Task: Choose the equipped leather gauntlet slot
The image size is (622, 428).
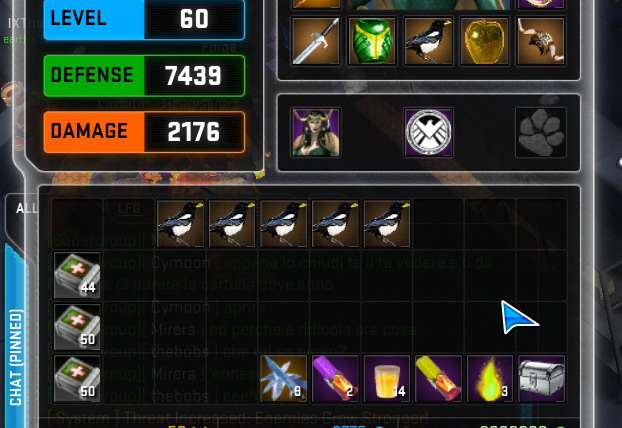Action: [x=541, y=41]
